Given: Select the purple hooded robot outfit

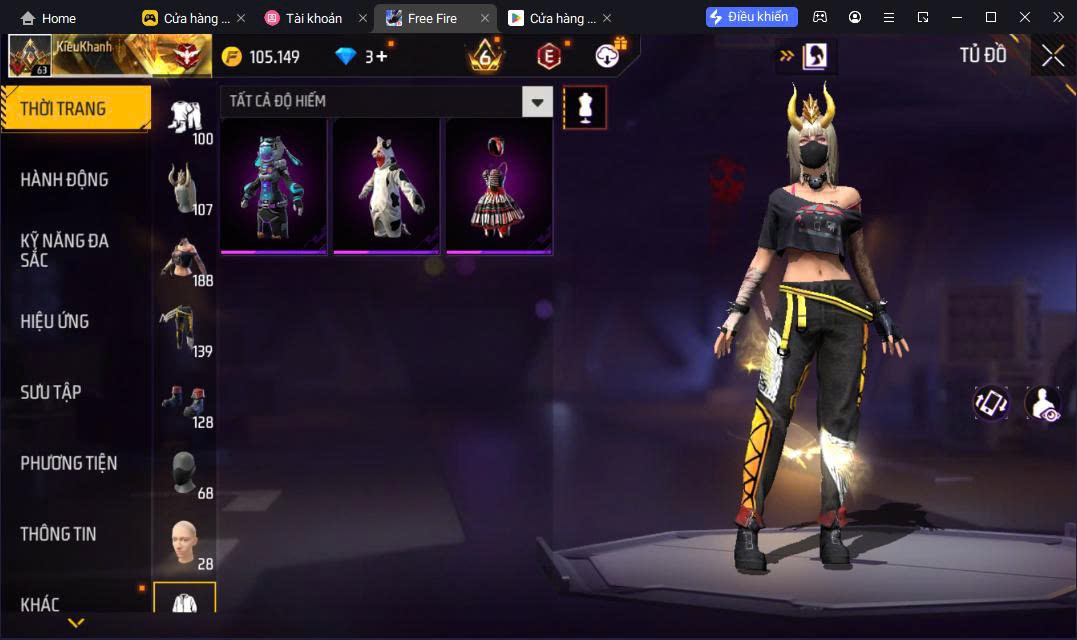Looking at the screenshot, I should [x=273, y=186].
